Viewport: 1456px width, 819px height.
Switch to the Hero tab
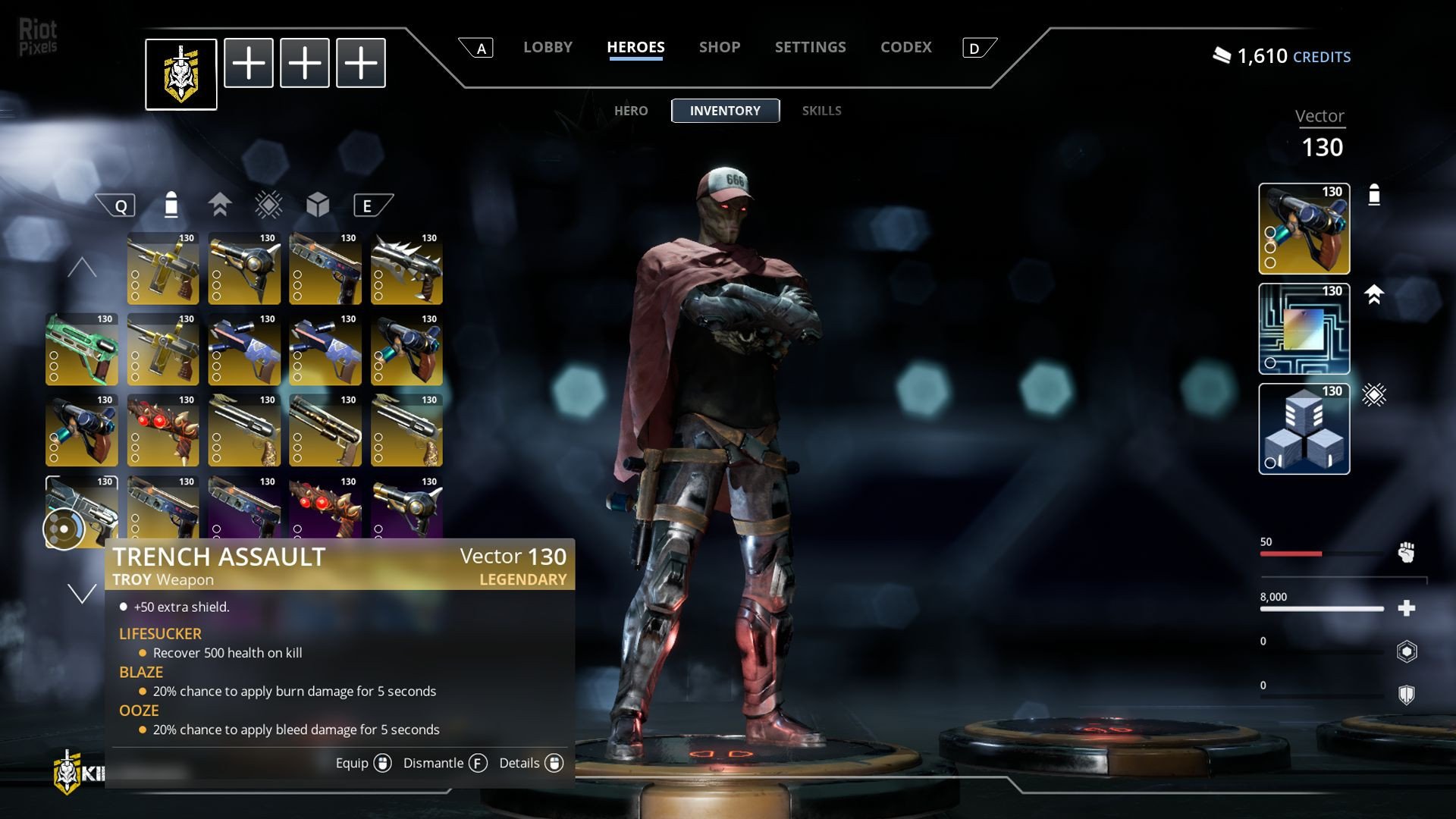(631, 111)
